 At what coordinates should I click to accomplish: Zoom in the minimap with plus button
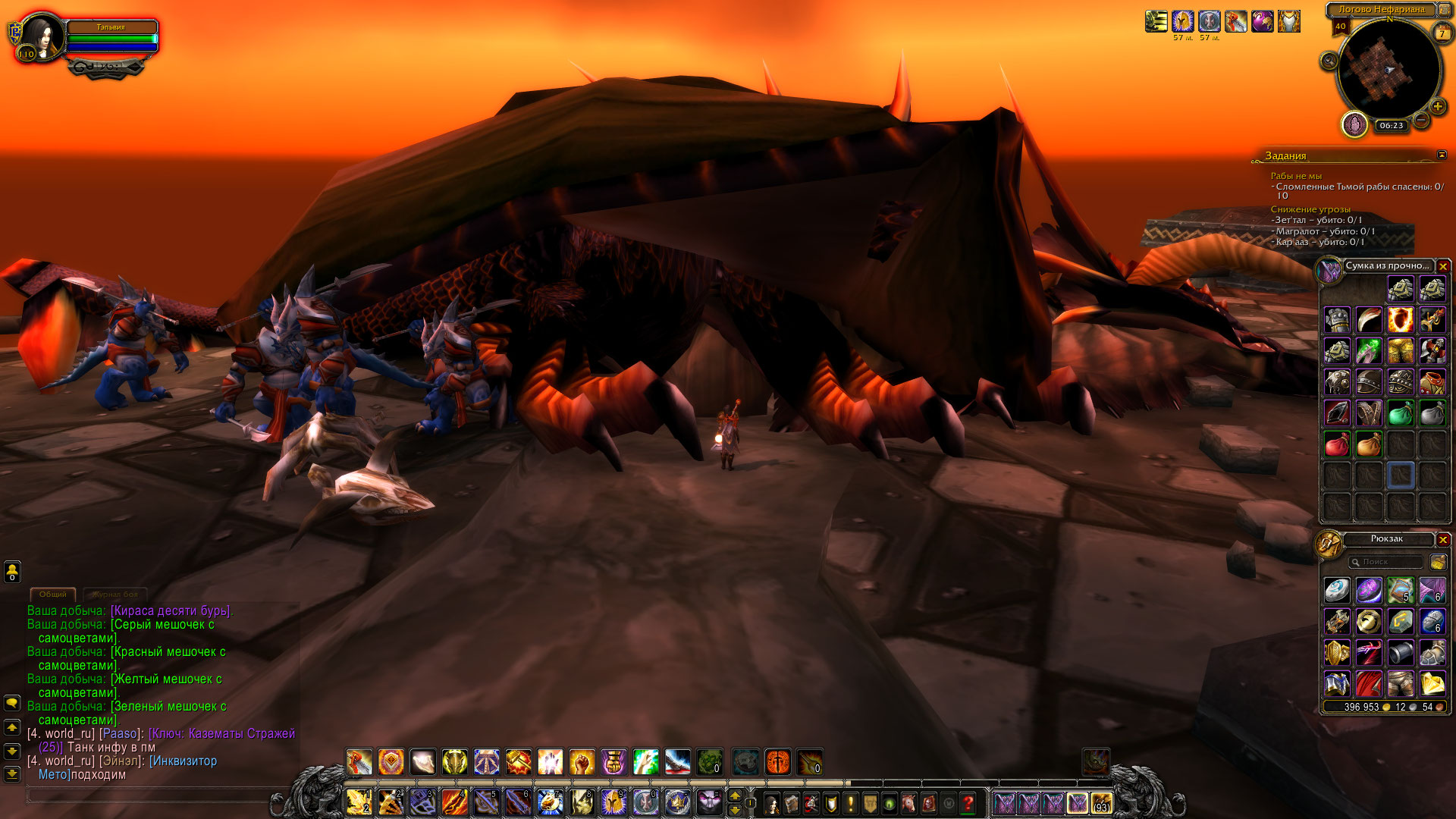point(1437,107)
